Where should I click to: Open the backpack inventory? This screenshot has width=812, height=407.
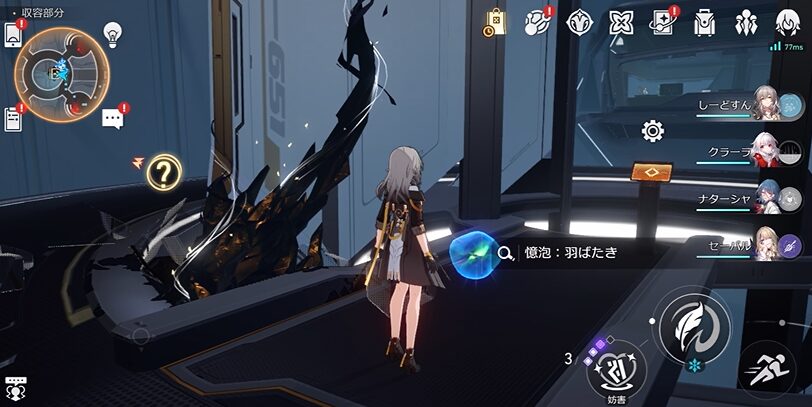click(x=705, y=22)
